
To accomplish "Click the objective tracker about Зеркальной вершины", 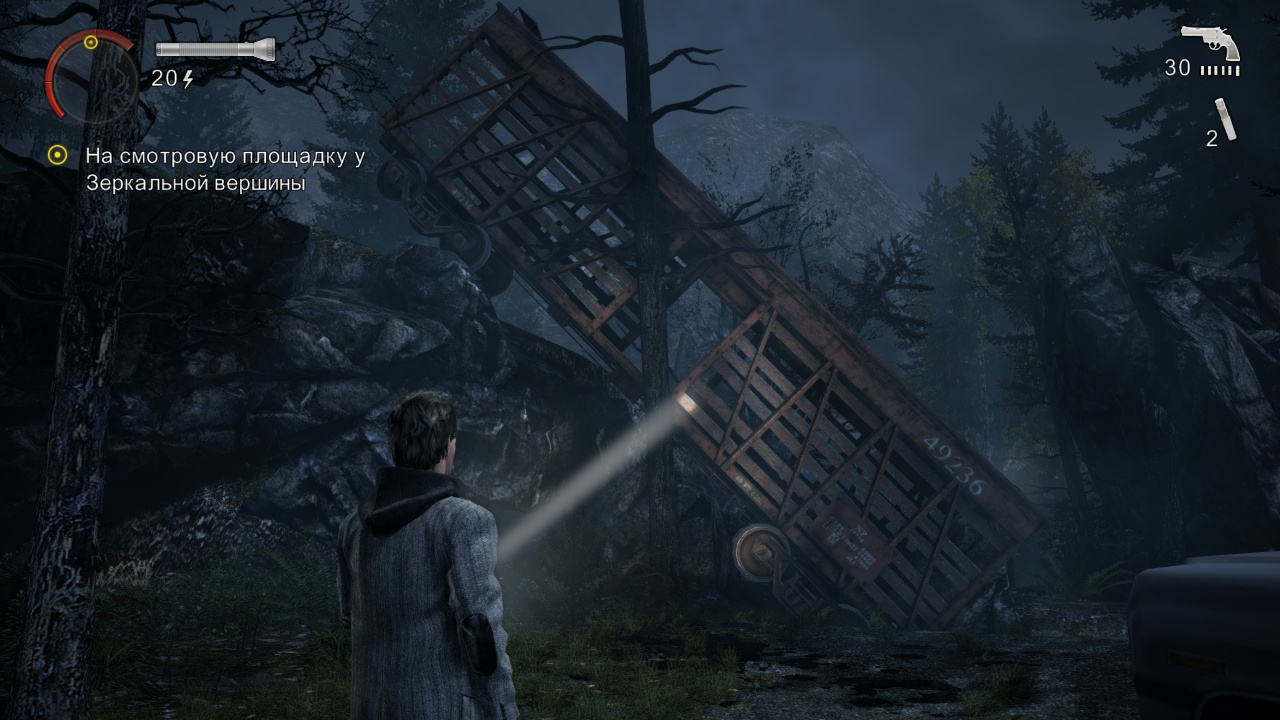I will [x=224, y=169].
